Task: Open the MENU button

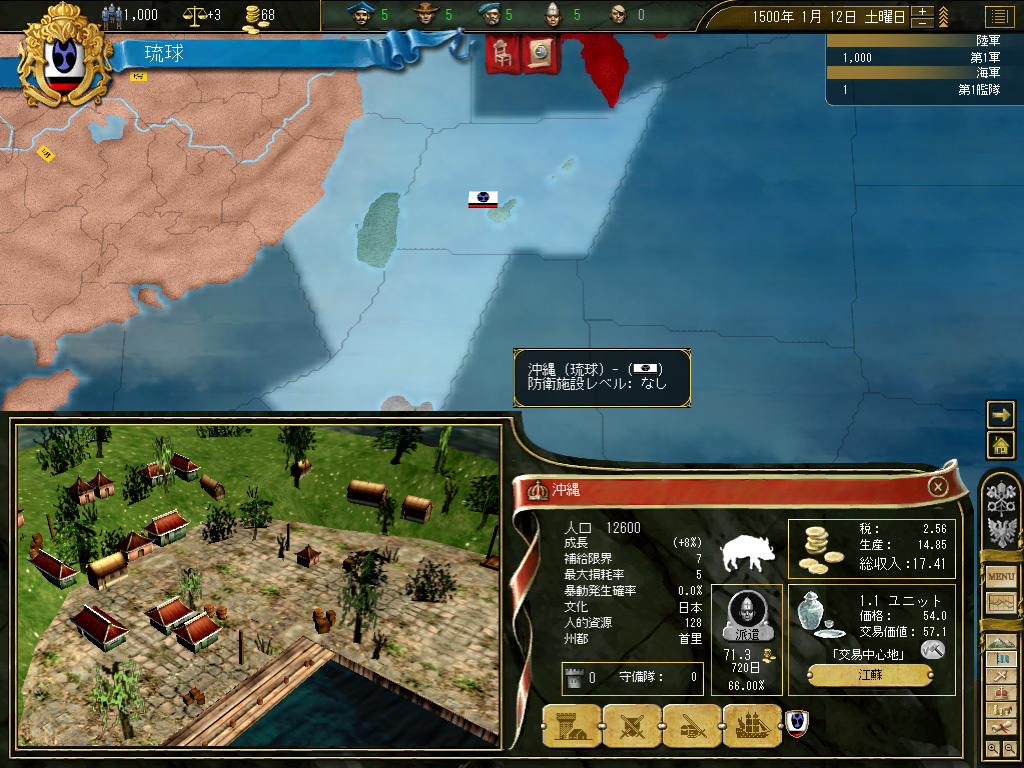Action: (x=1001, y=577)
